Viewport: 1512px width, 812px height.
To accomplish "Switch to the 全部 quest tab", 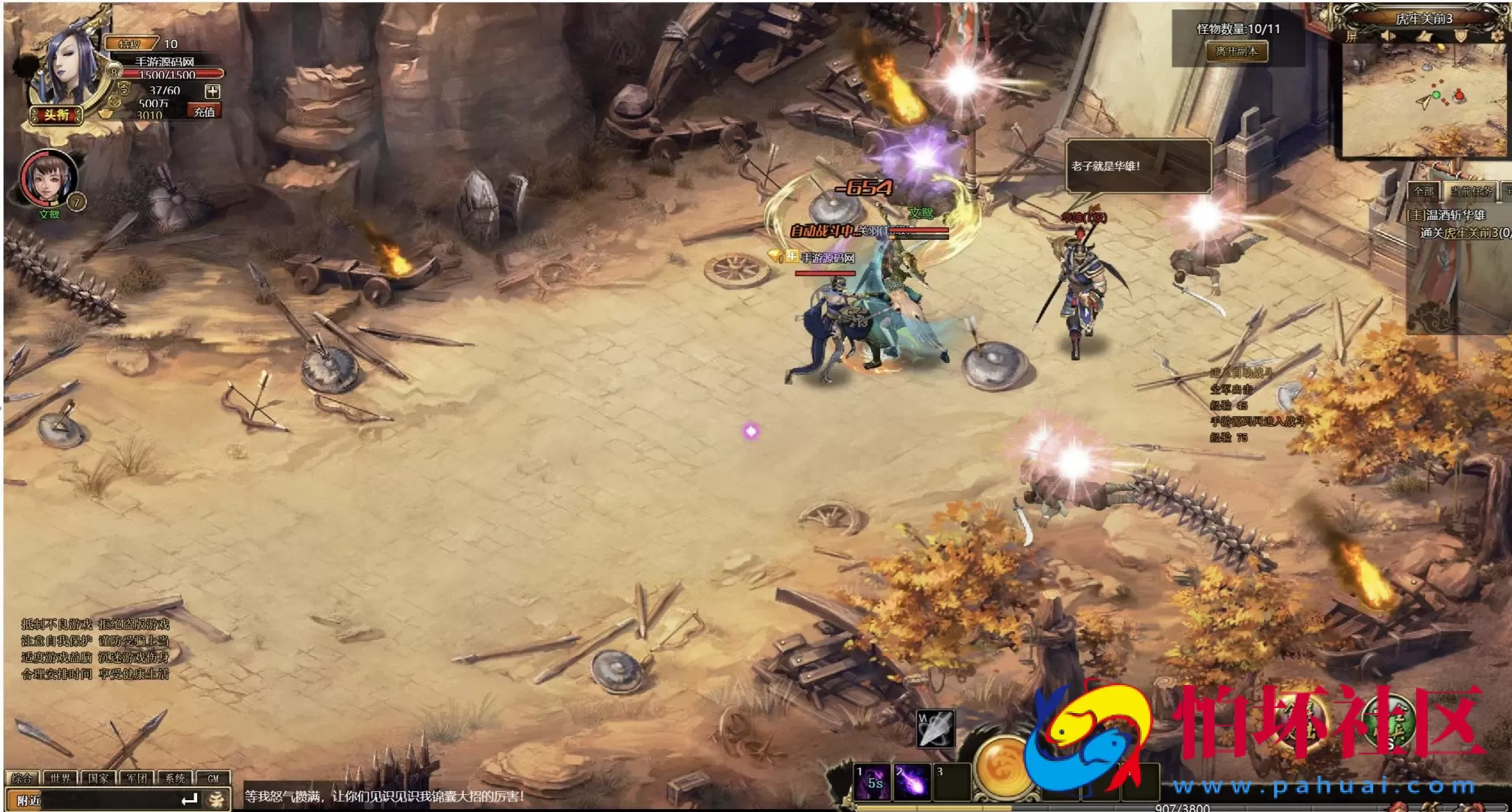I will pyautogui.click(x=1423, y=192).
